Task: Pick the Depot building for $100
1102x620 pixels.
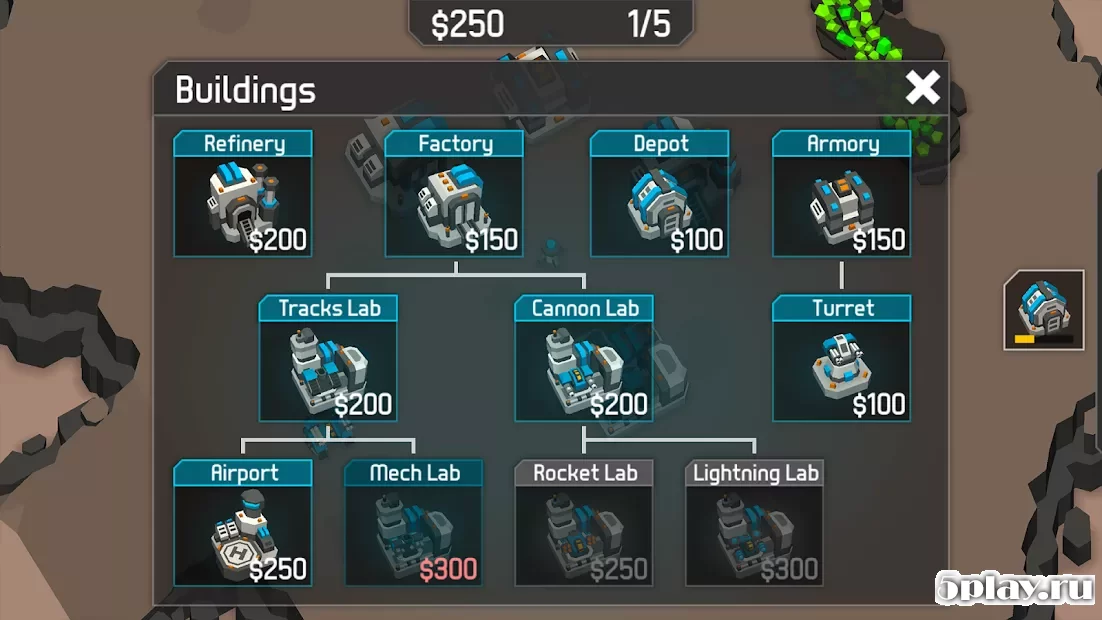Action: click(660, 194)
